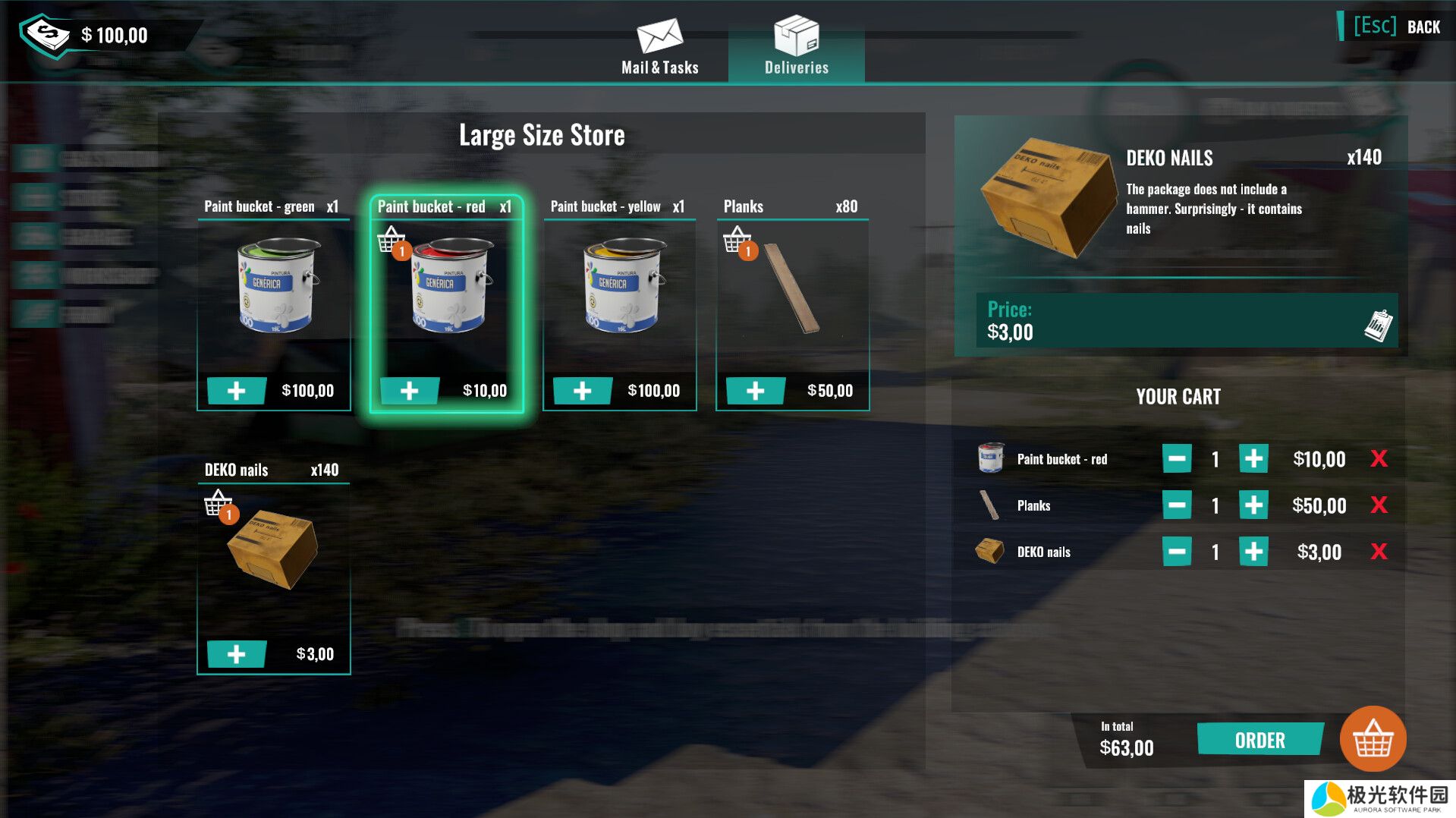Select the yellow paint bucket thumbnail
1456x818 pixels.
[x=620, y=287]
